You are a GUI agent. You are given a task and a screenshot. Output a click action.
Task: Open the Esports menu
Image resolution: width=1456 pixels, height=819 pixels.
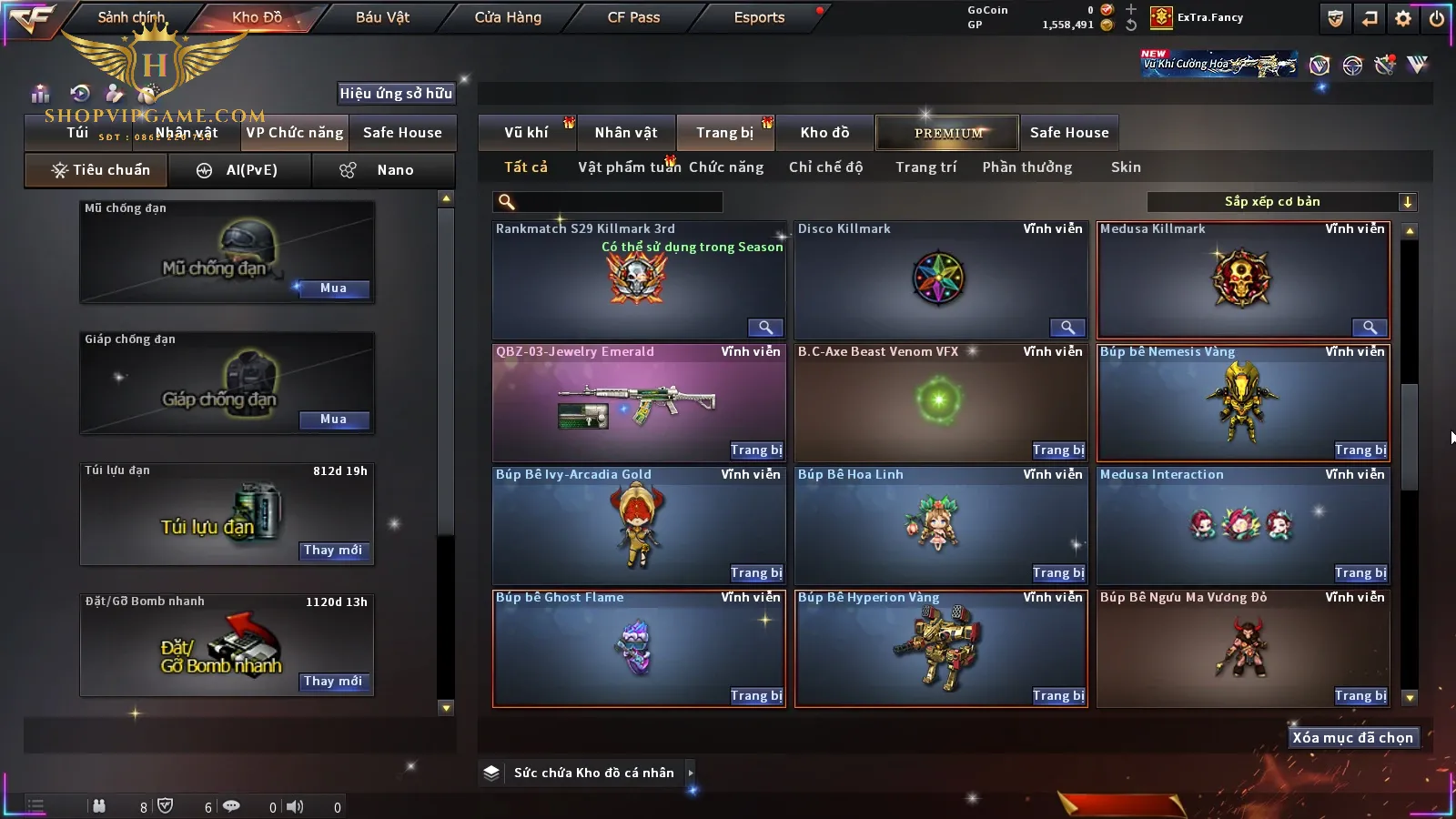coord(759,17)
